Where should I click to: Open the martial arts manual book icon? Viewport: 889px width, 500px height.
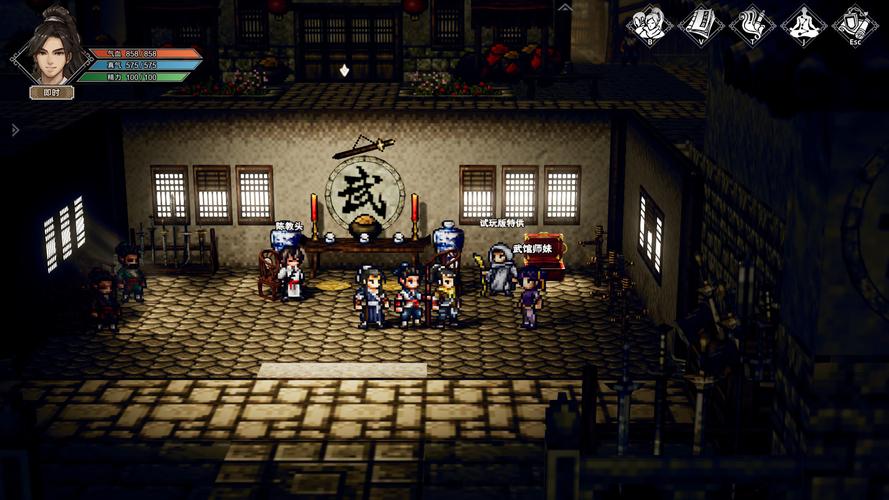tap(700, 24)
